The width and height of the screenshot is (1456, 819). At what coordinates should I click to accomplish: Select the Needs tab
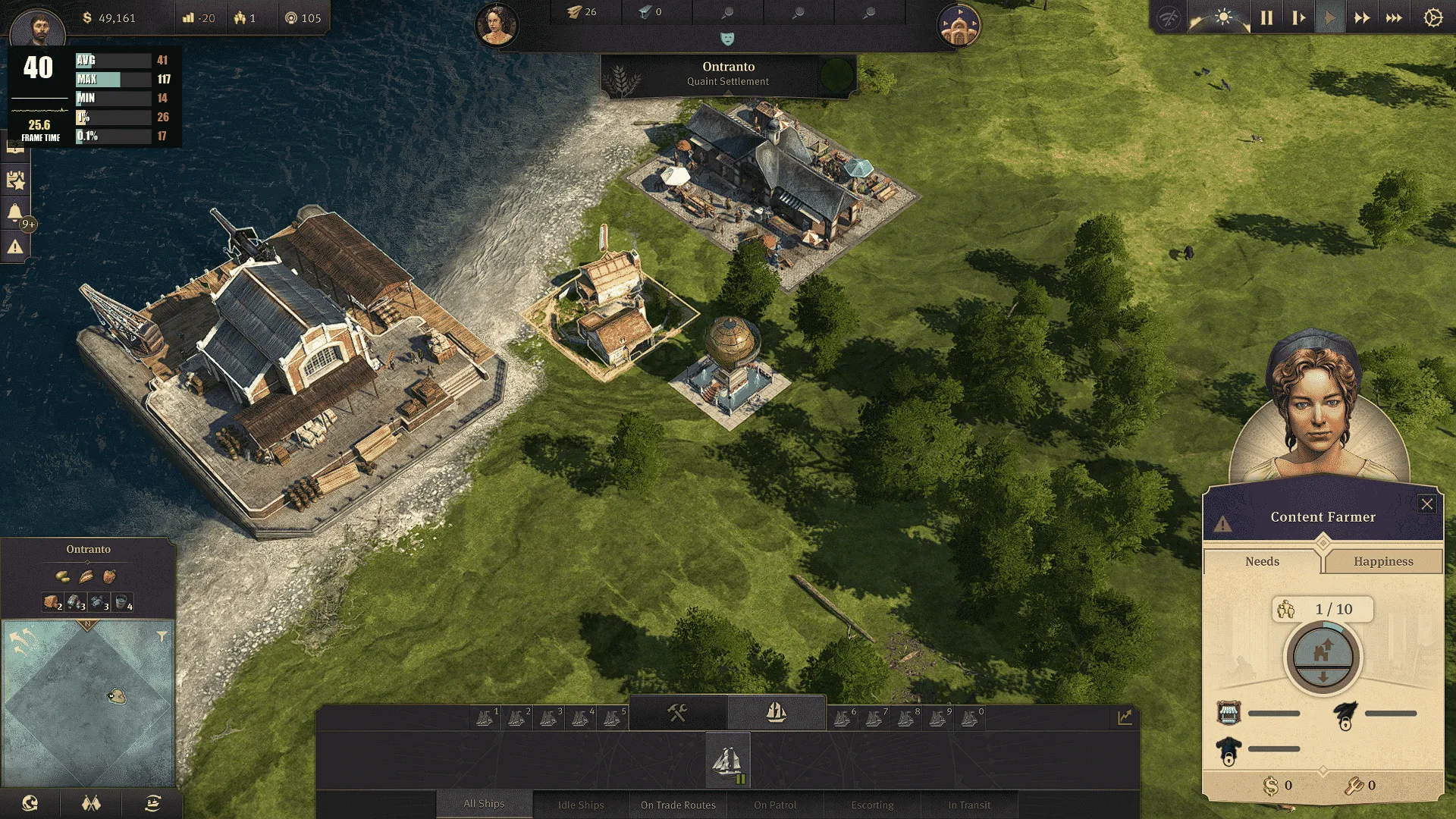tap(1262, 561)
